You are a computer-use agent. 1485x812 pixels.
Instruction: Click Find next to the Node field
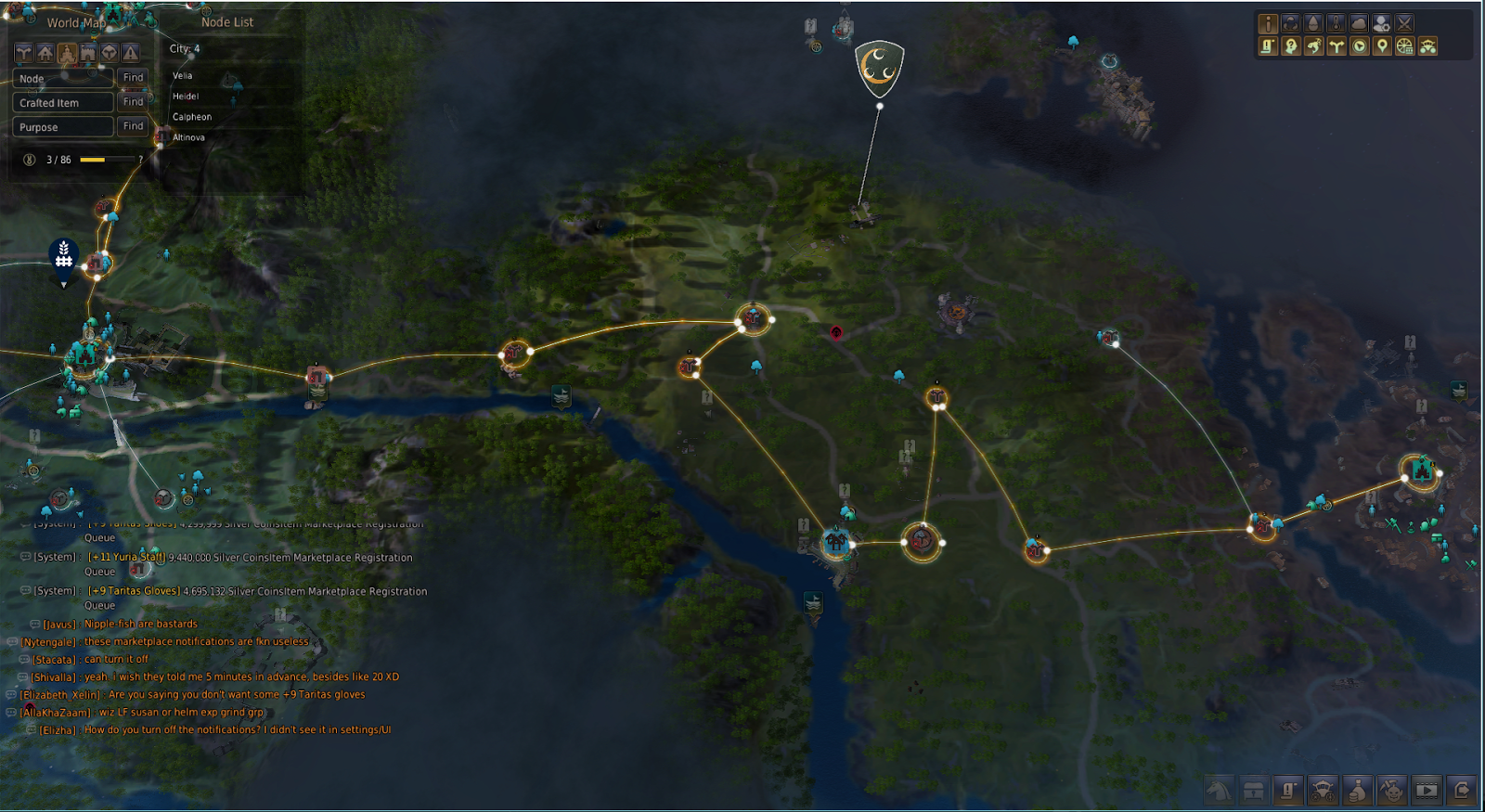click(x=133, y=78)
